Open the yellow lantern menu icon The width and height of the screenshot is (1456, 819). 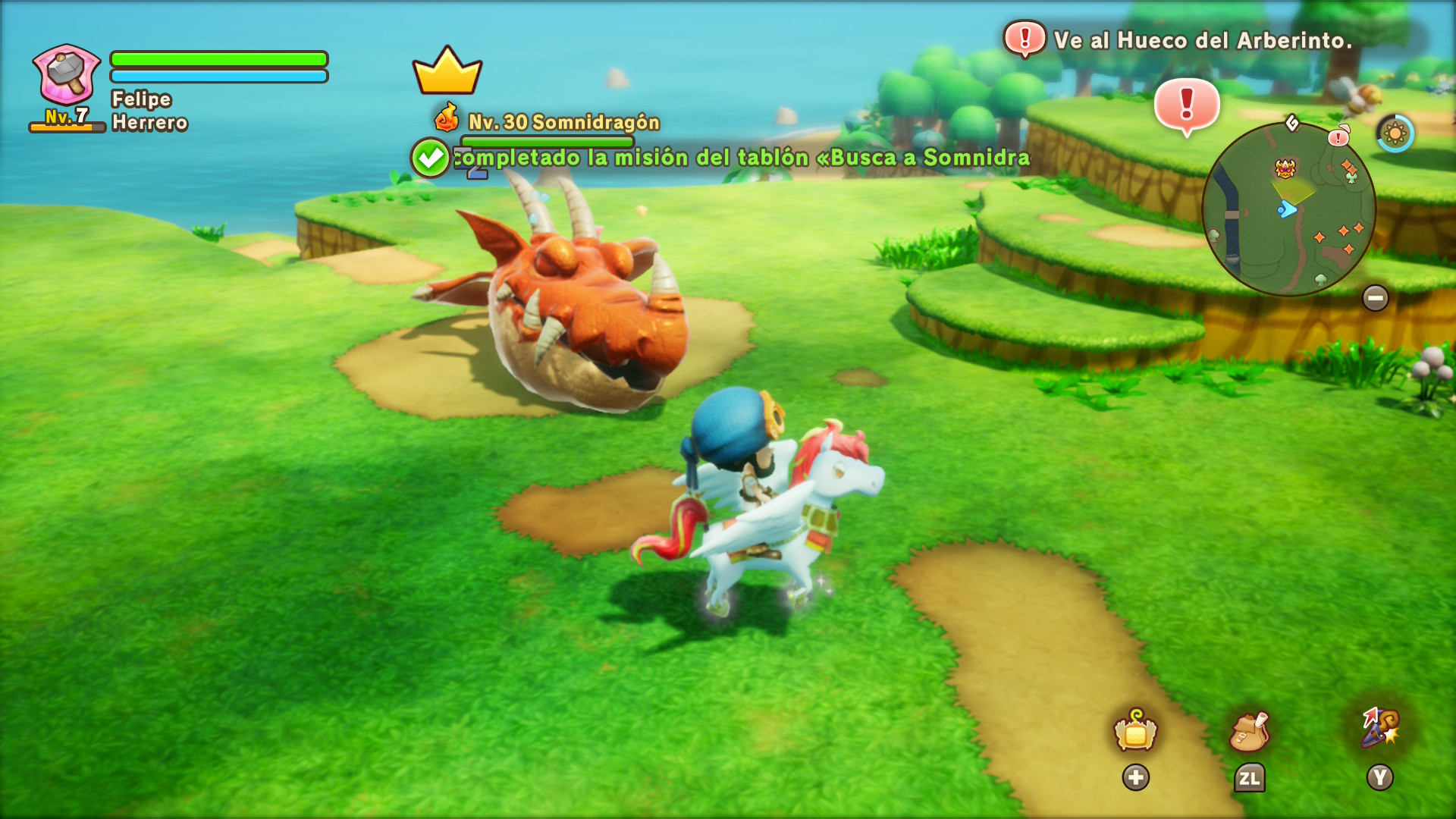coord(1135,732)
